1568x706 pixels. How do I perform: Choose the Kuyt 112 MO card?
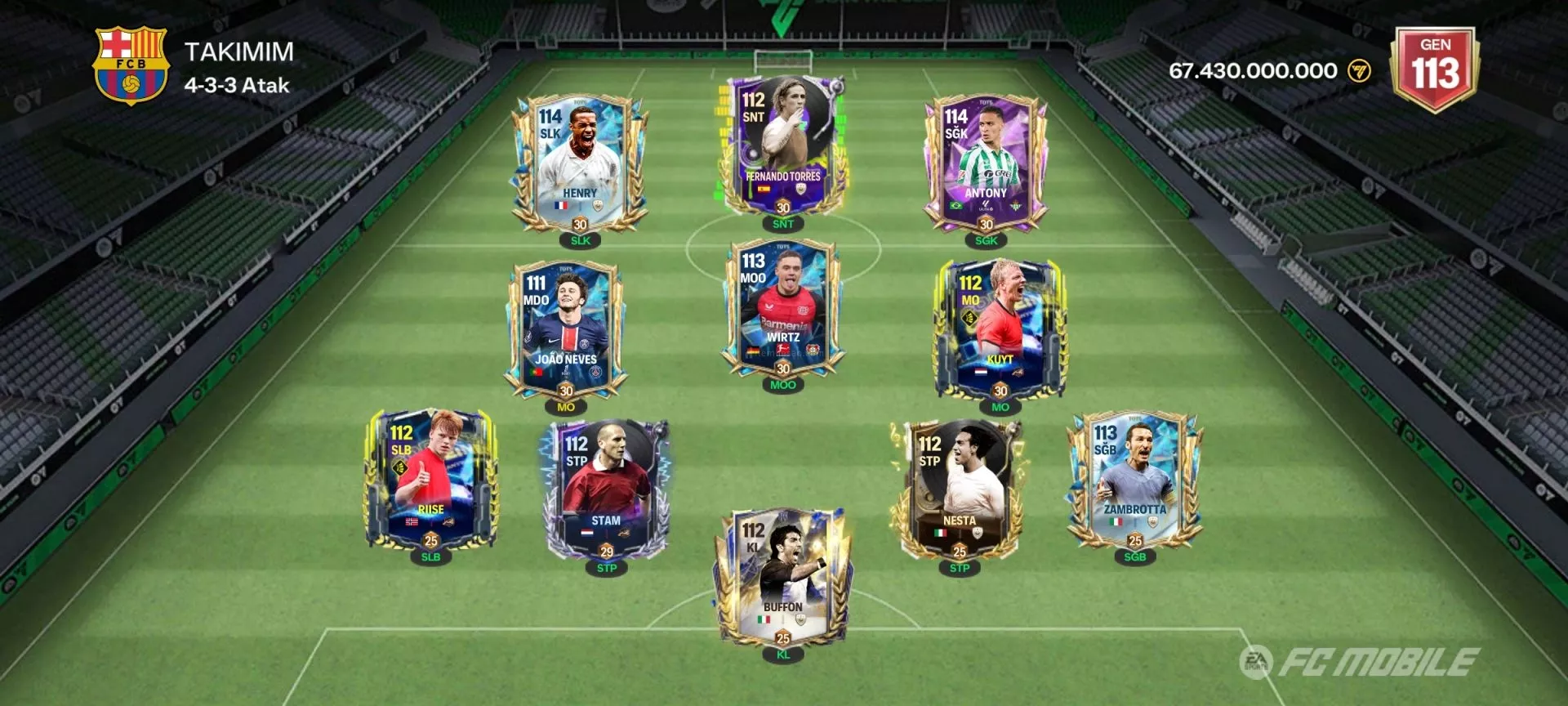click(1000, 328)
